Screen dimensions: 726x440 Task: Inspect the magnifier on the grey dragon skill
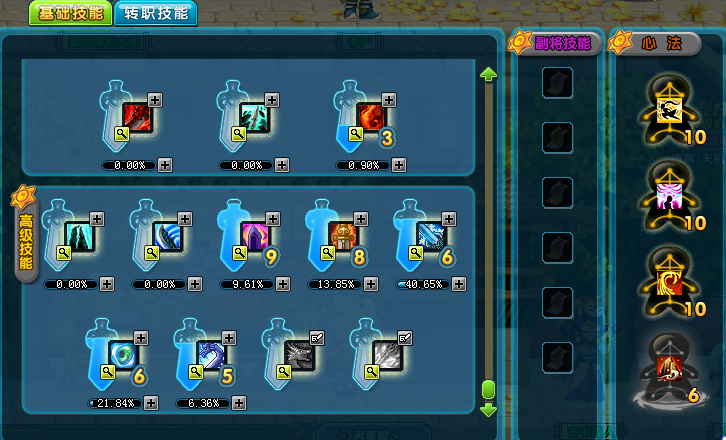pos(285,372)
